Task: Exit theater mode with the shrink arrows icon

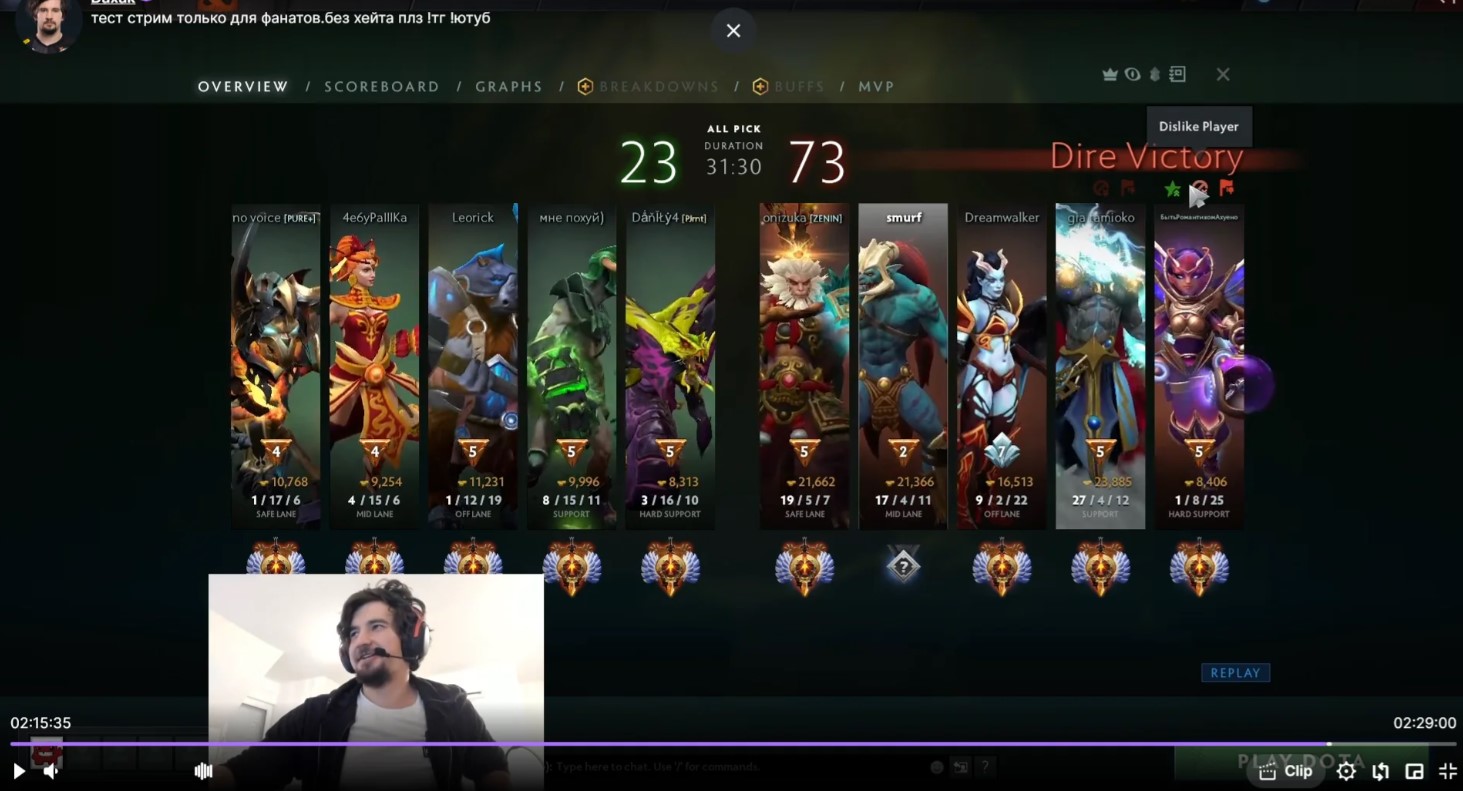Action: [x=1447, y=771]
